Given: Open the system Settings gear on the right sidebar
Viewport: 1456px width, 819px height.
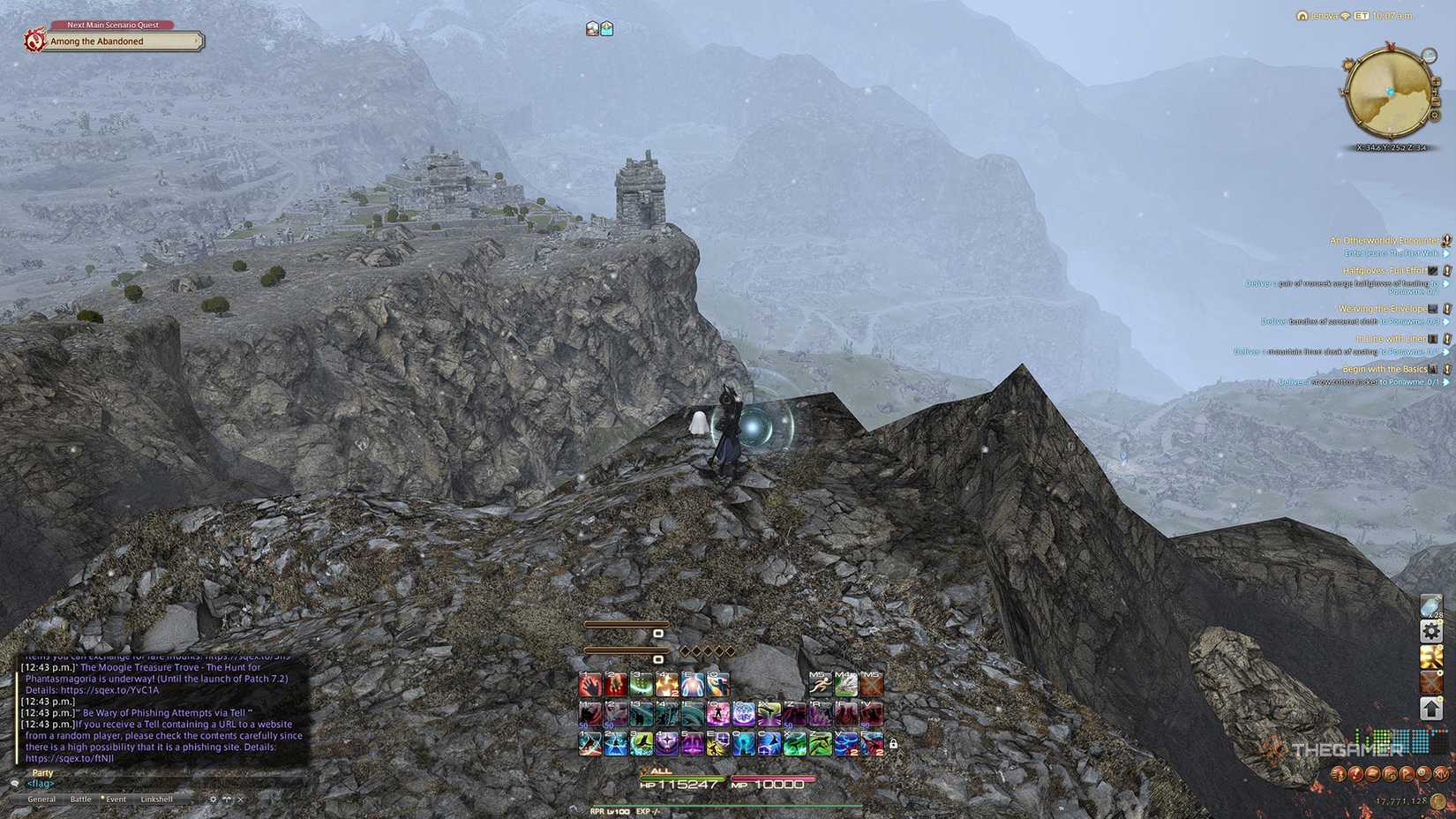Looking at the screenshot, I should (1431, 630).
